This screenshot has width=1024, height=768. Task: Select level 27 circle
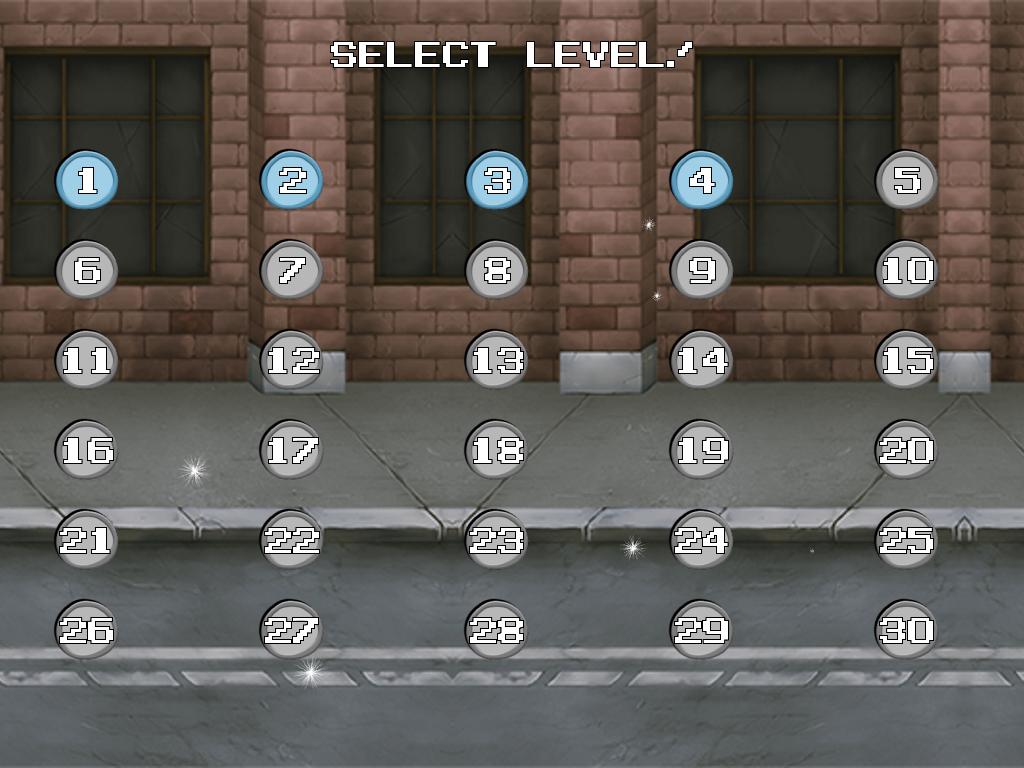coord(292,630)
